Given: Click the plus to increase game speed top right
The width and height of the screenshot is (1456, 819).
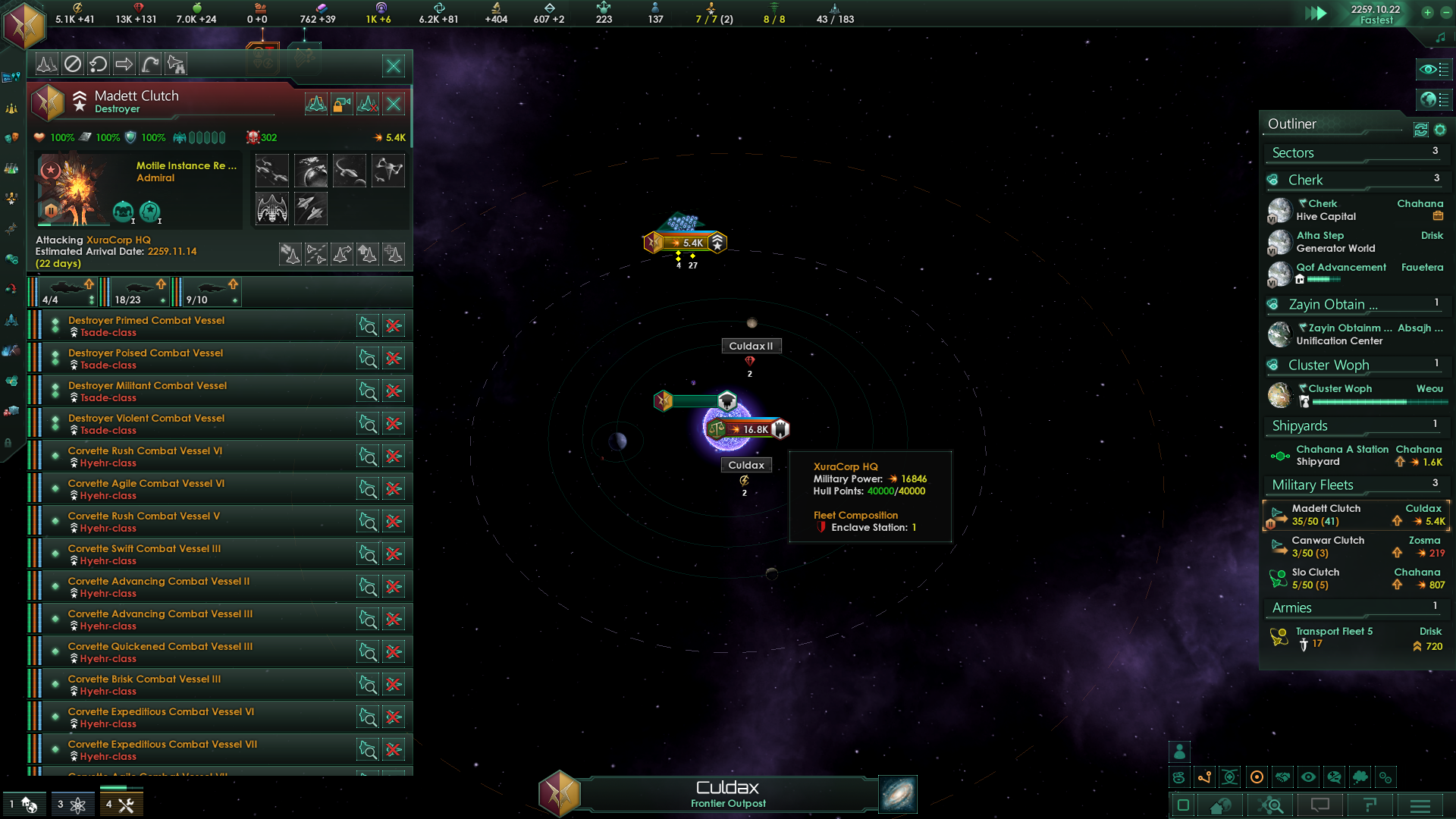Looking at the screenshot, I should point(1429,13).
